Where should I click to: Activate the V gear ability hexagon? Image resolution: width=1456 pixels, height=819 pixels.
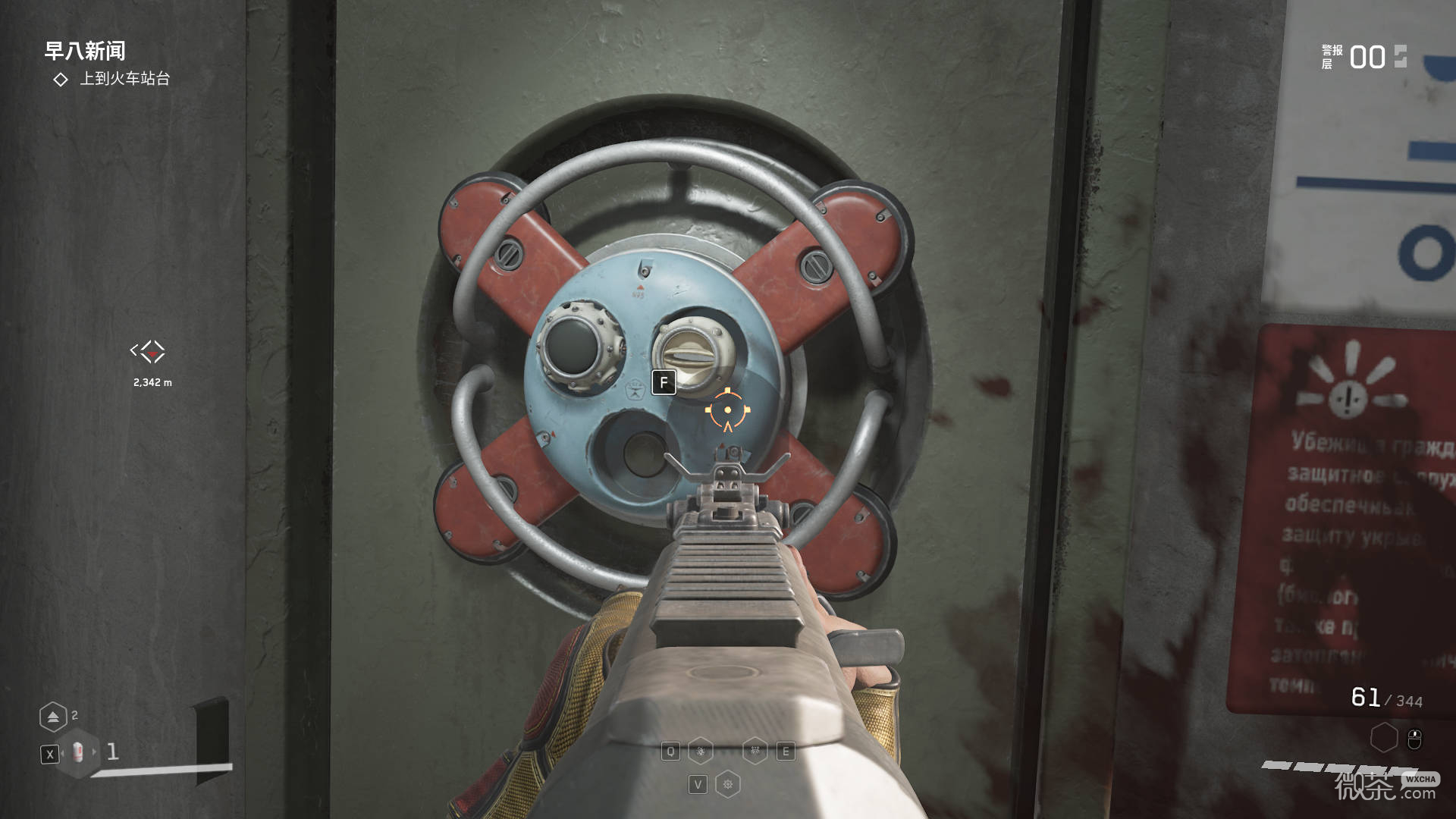(x=728, y=784)
